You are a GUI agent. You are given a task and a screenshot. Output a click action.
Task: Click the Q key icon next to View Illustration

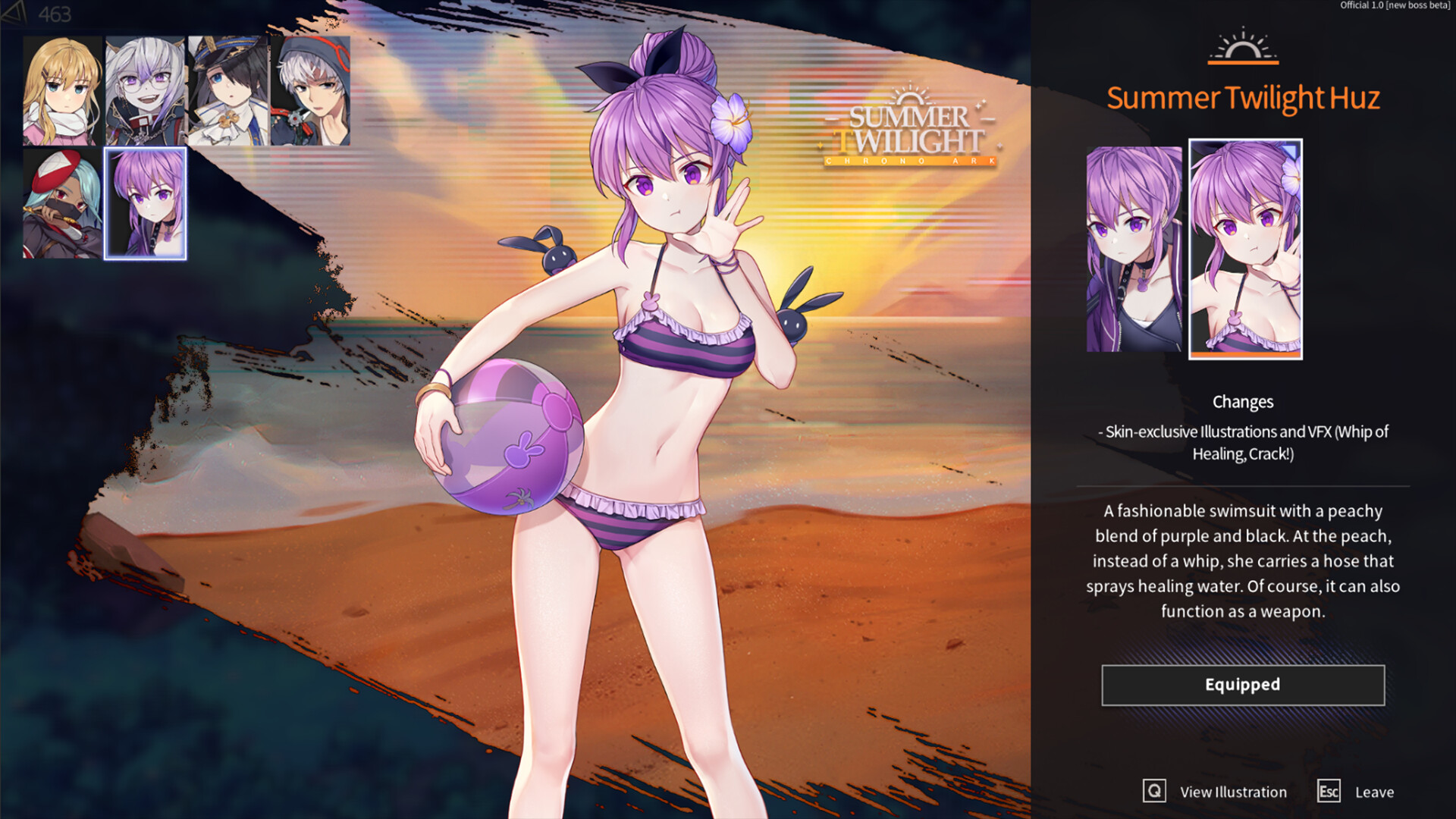point(1154,792)
